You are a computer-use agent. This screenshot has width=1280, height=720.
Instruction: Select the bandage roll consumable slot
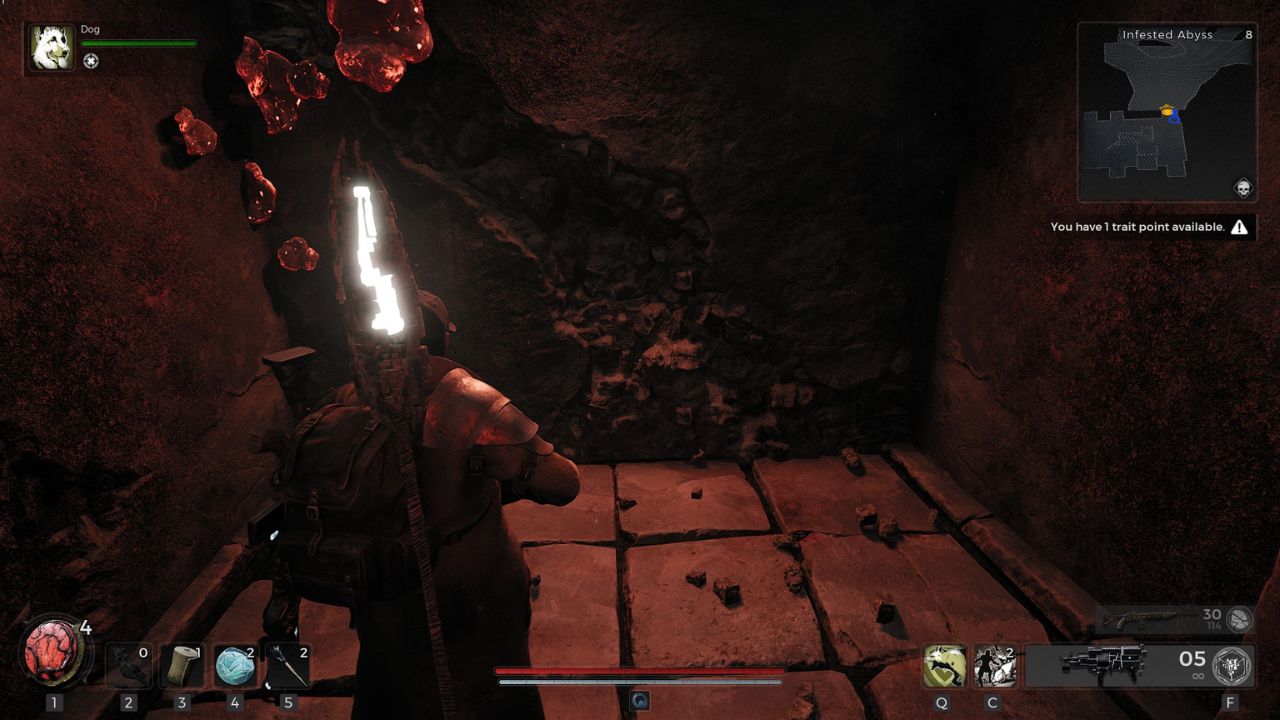pyautogui.click(x=181, y=667)
